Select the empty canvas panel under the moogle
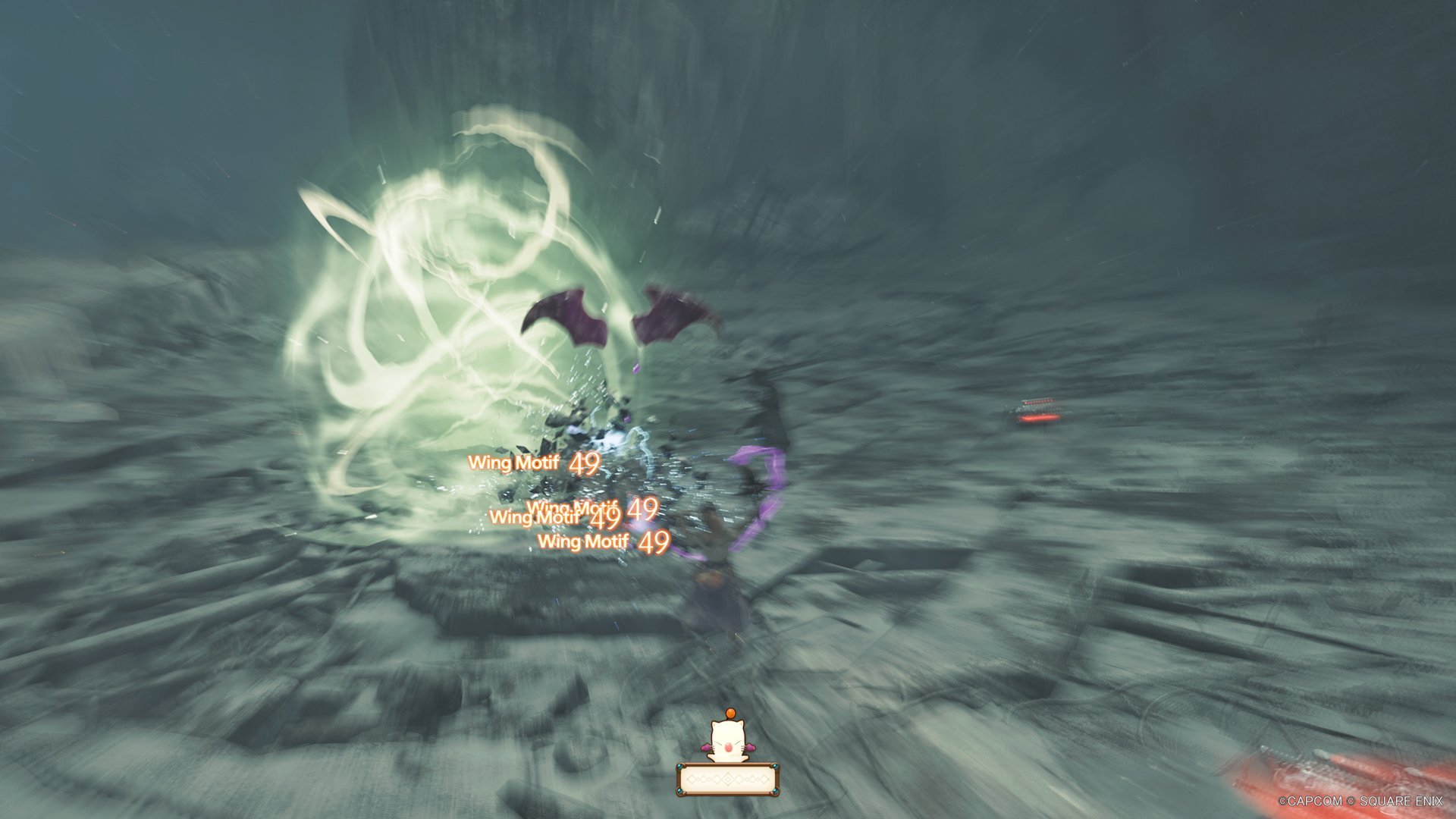The height and width of the screenshot is (819, 1456). [x=727, y=780]
